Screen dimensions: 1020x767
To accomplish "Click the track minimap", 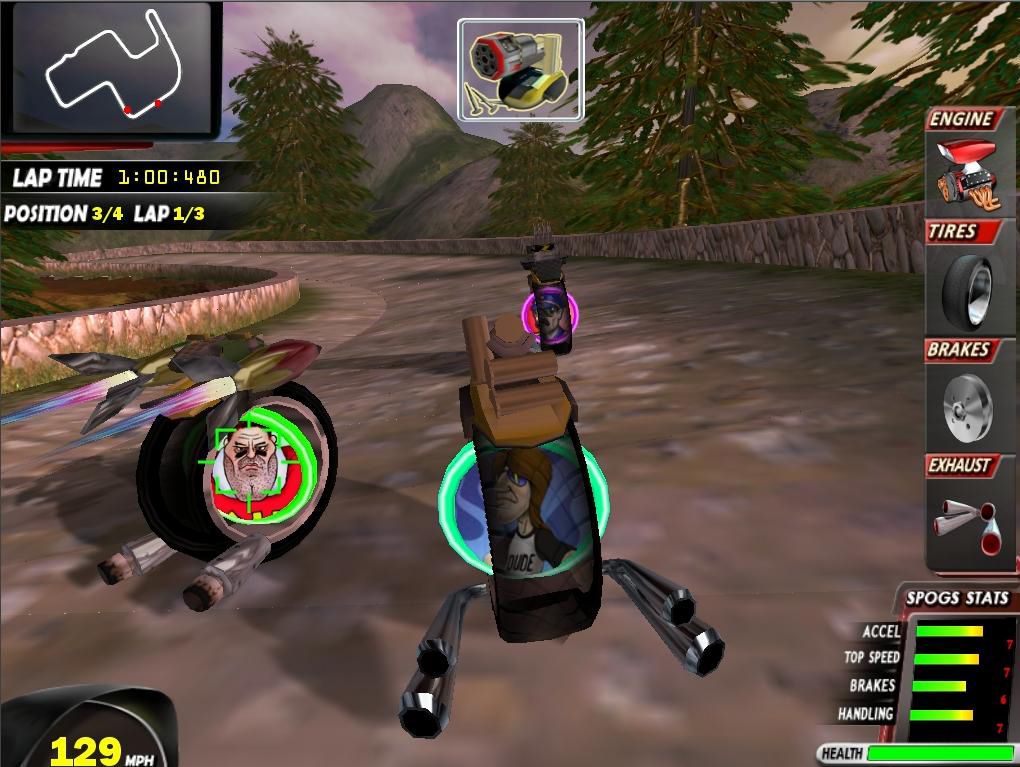I will coord(112,68).
